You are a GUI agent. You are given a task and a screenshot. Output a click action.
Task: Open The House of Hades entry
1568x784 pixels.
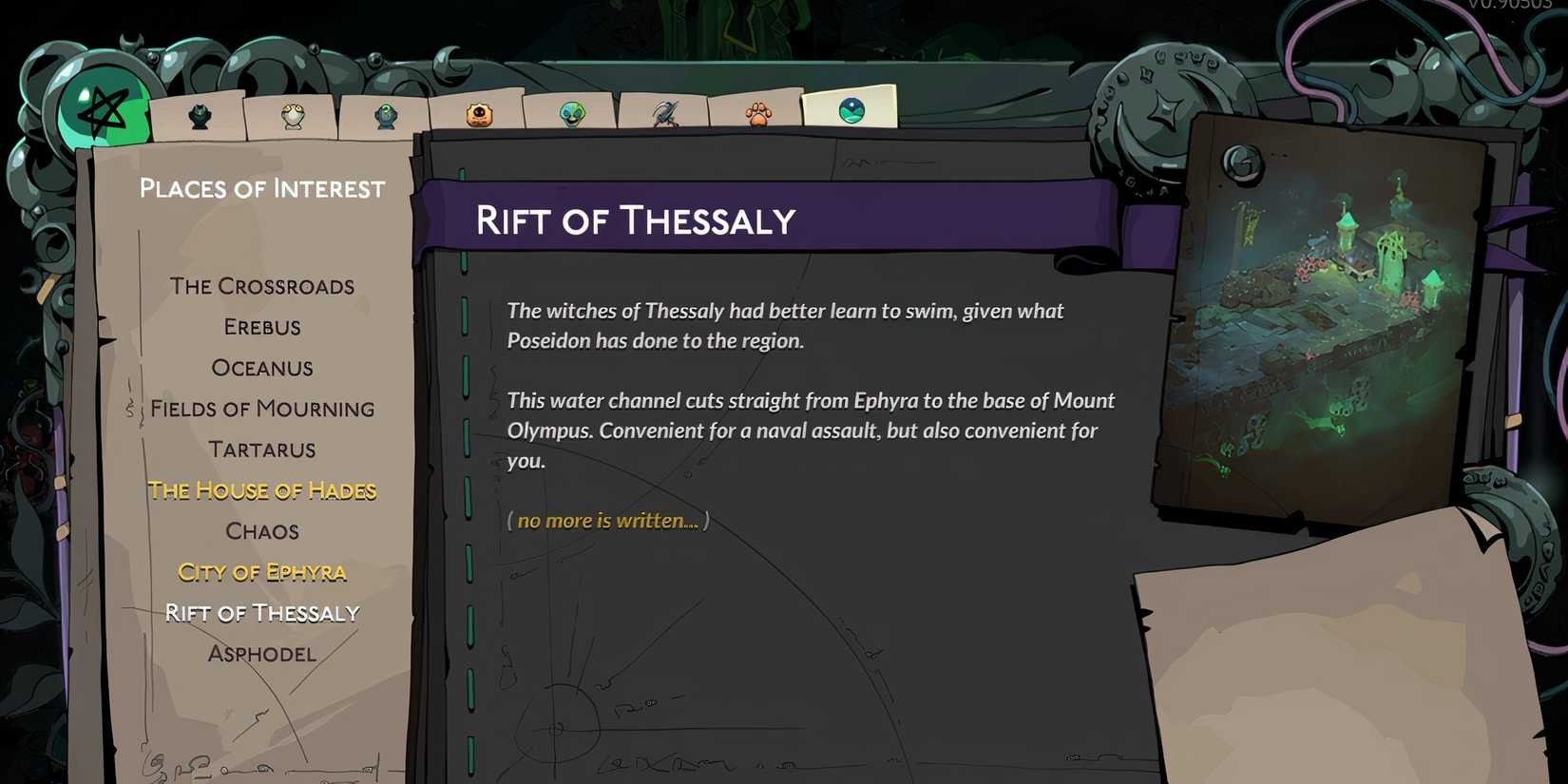(x=262, y=490)
